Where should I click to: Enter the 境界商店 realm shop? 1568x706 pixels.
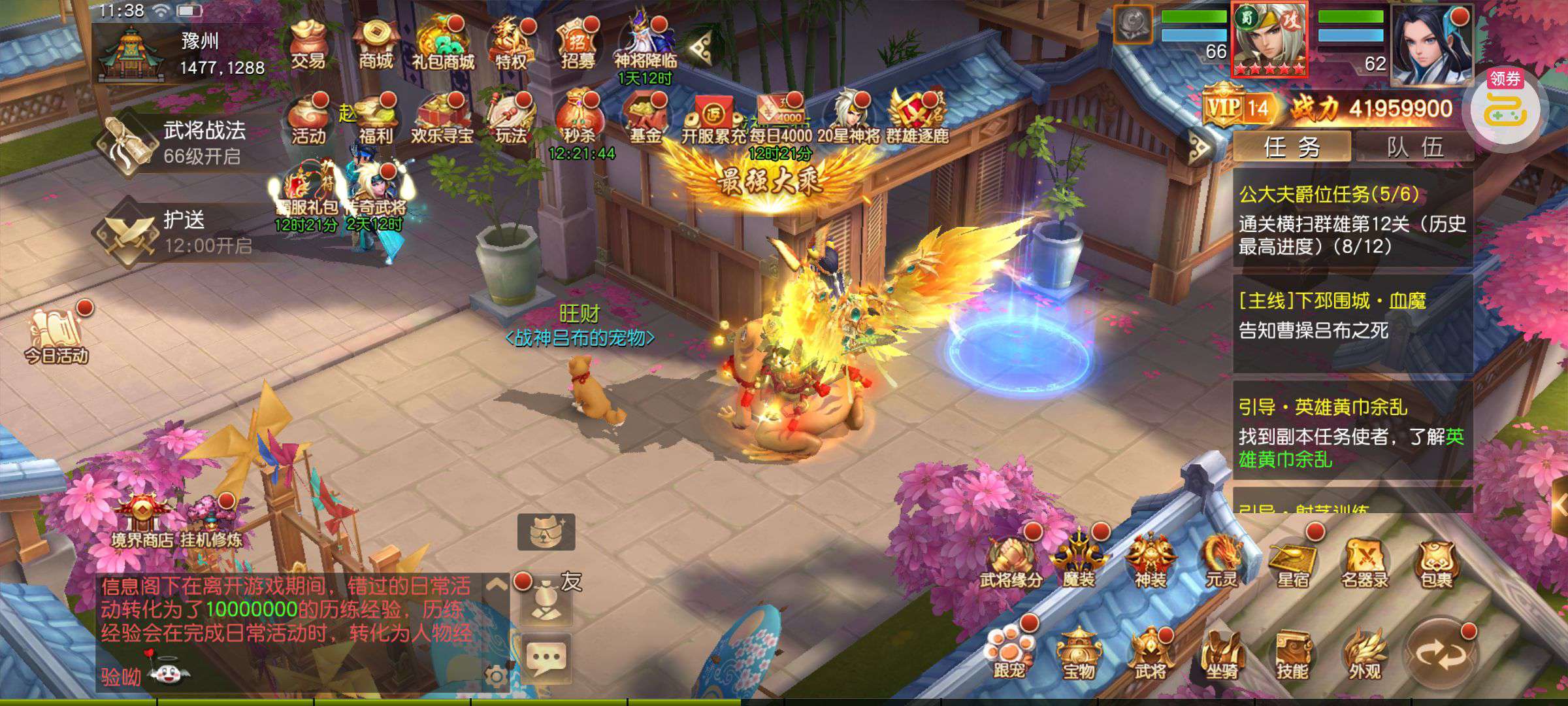click(x=141, y=523)
